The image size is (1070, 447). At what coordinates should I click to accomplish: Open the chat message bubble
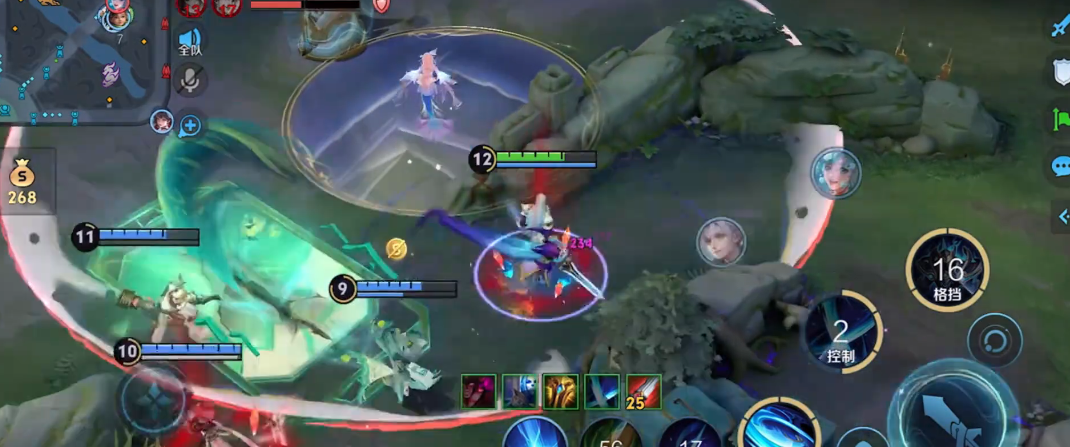(1060, 166)
